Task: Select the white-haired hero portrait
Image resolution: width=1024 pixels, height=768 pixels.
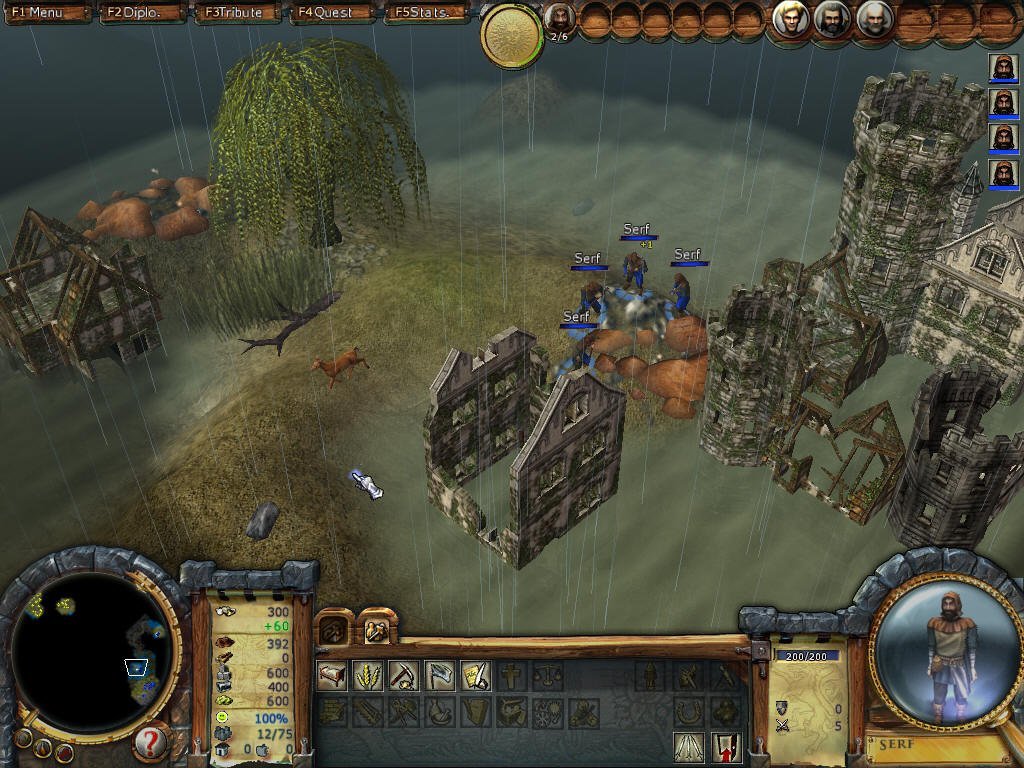Action: pos(874,19)
